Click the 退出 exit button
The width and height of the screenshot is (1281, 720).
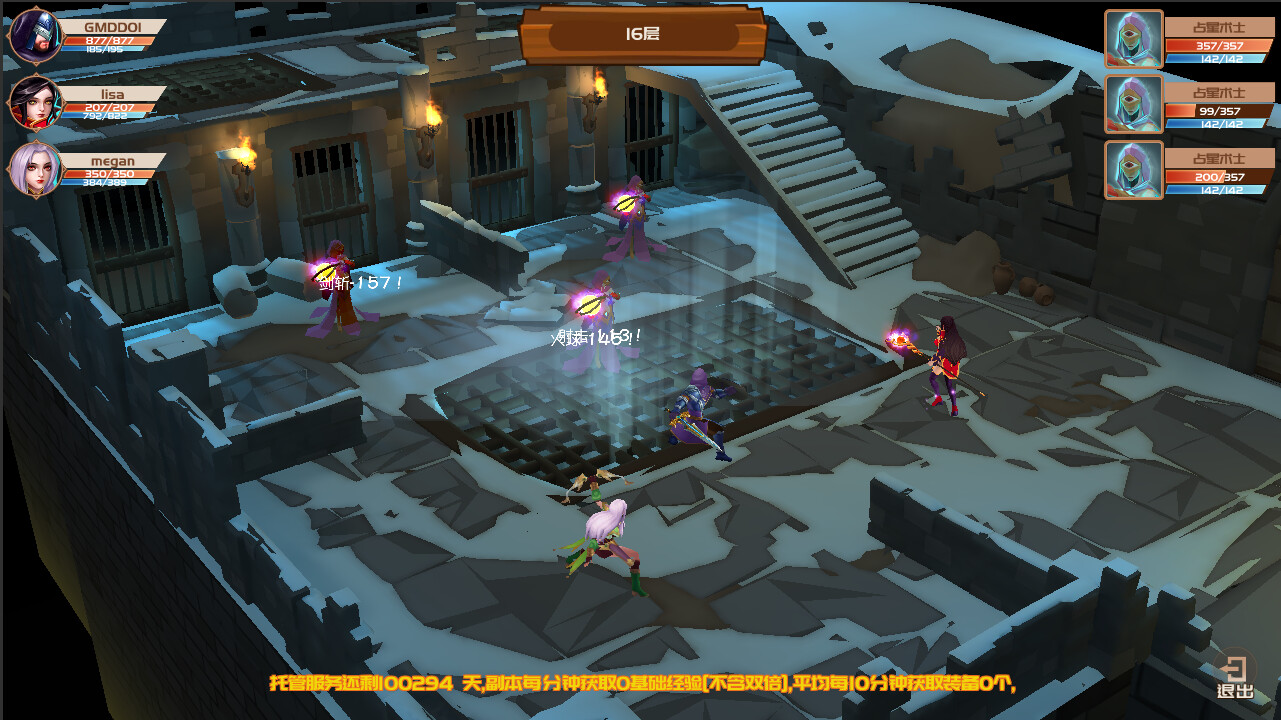point(1235,677)
